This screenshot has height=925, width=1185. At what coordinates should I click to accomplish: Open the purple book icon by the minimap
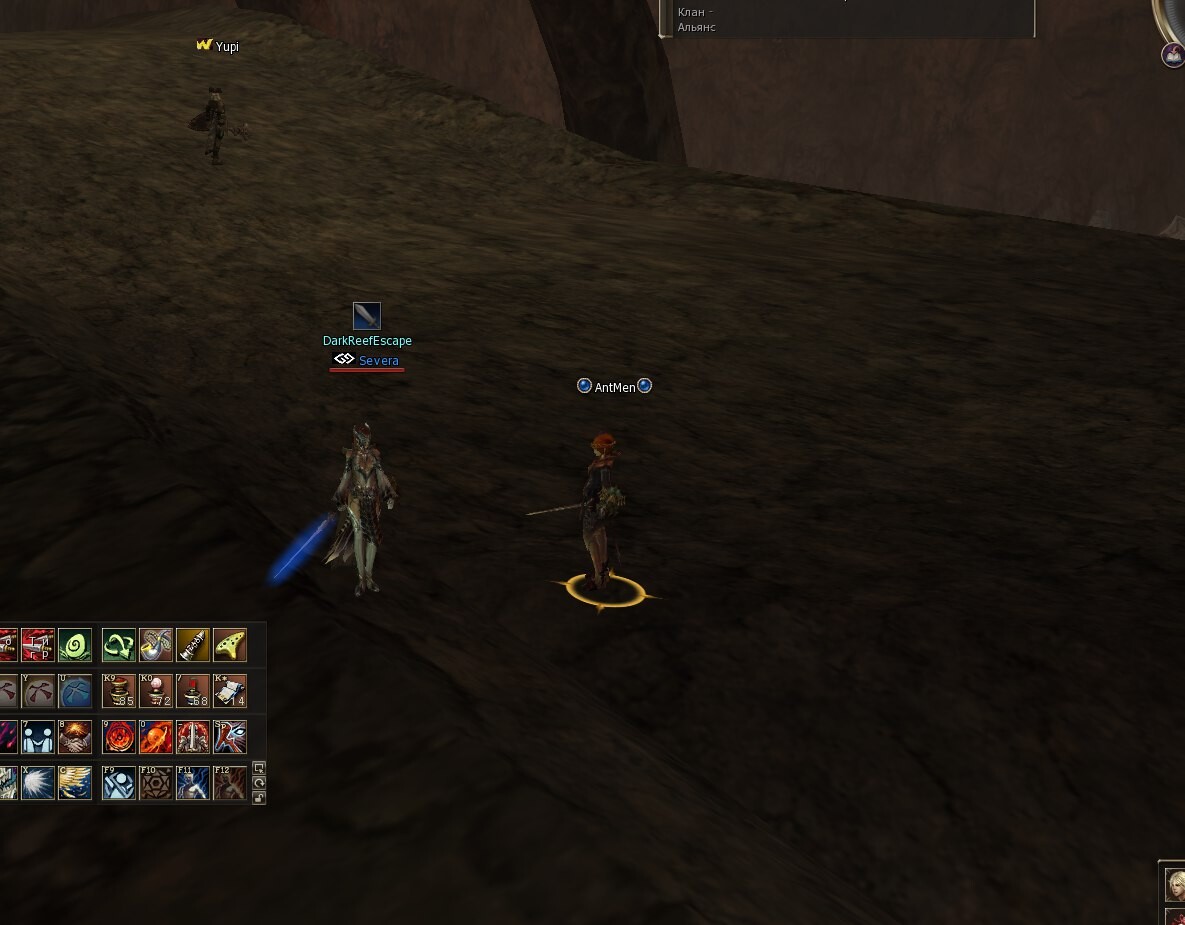coord(1172,55)
